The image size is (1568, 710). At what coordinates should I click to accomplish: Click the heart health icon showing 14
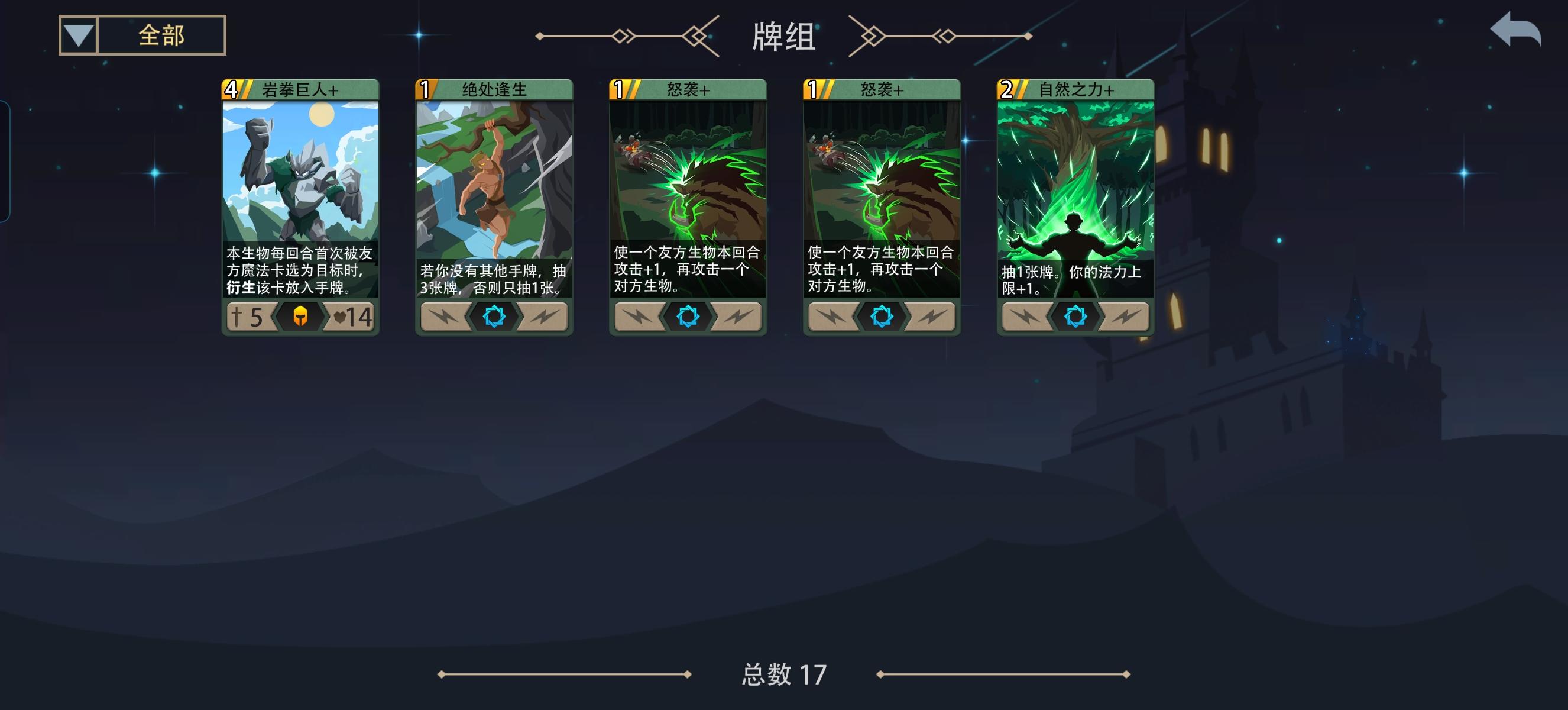pyautogui.click(x=353, y=317)
